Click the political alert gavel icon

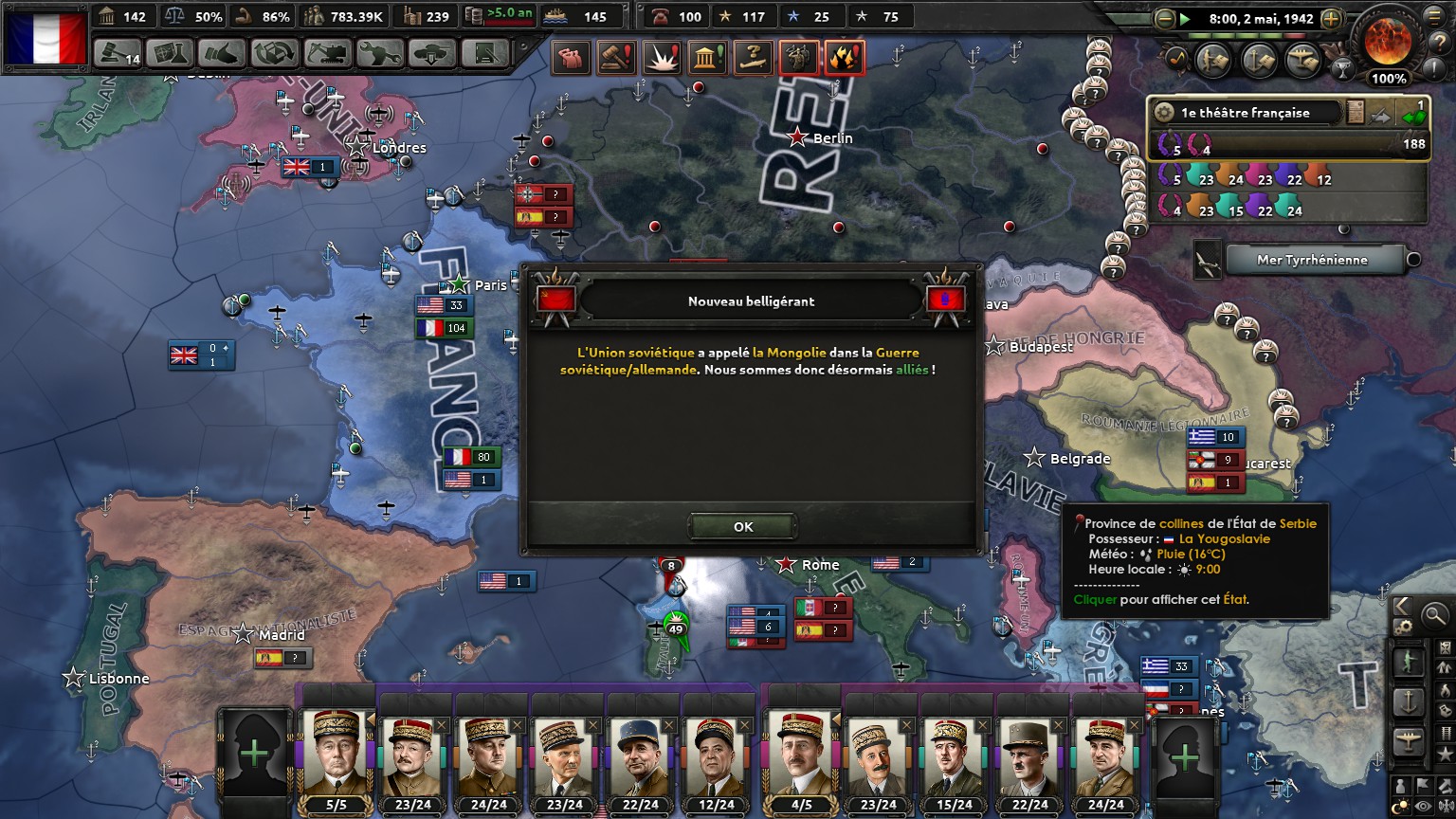[x=614, y=58]
